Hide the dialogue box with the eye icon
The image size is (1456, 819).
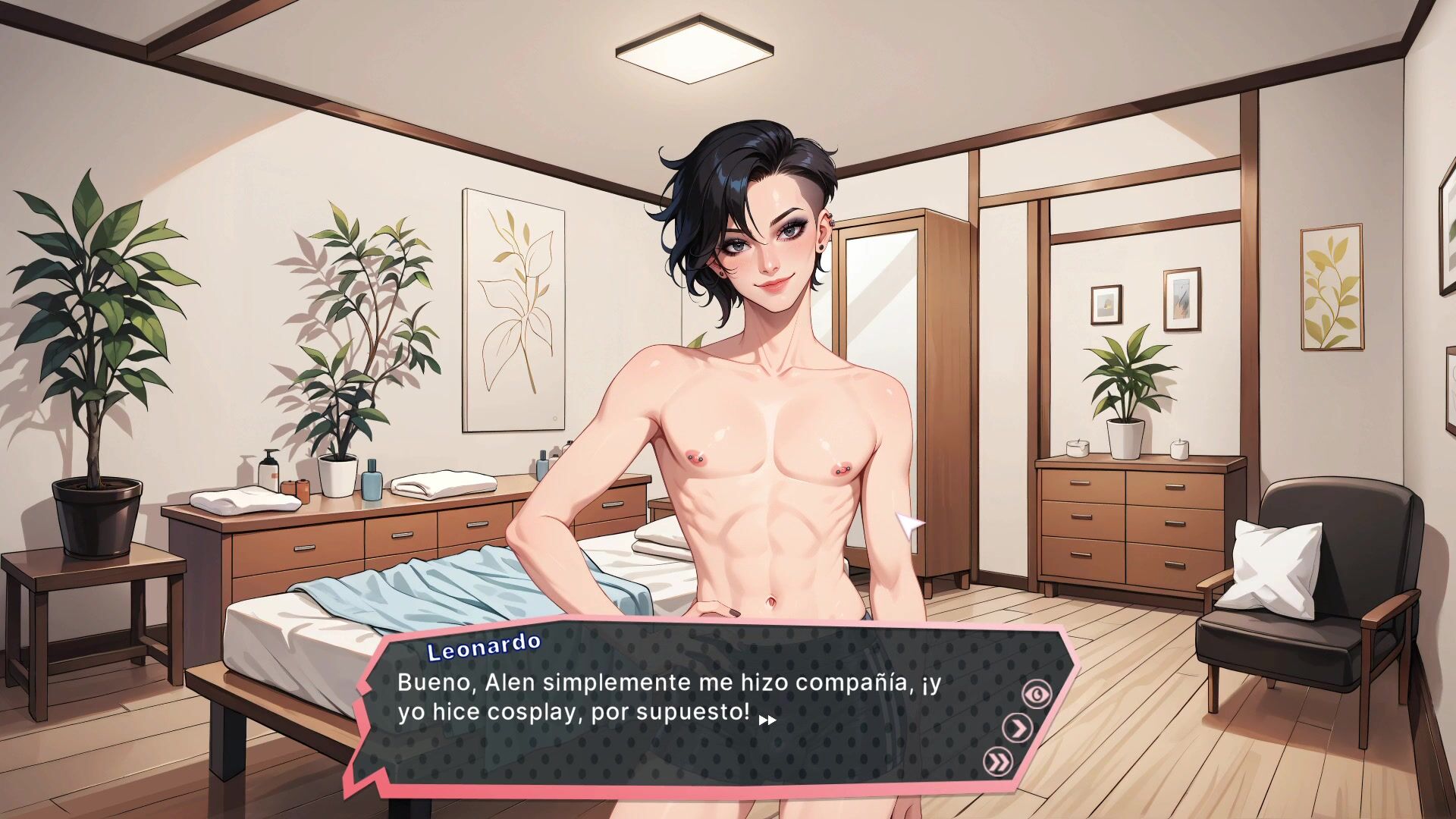coord(1037,693)
